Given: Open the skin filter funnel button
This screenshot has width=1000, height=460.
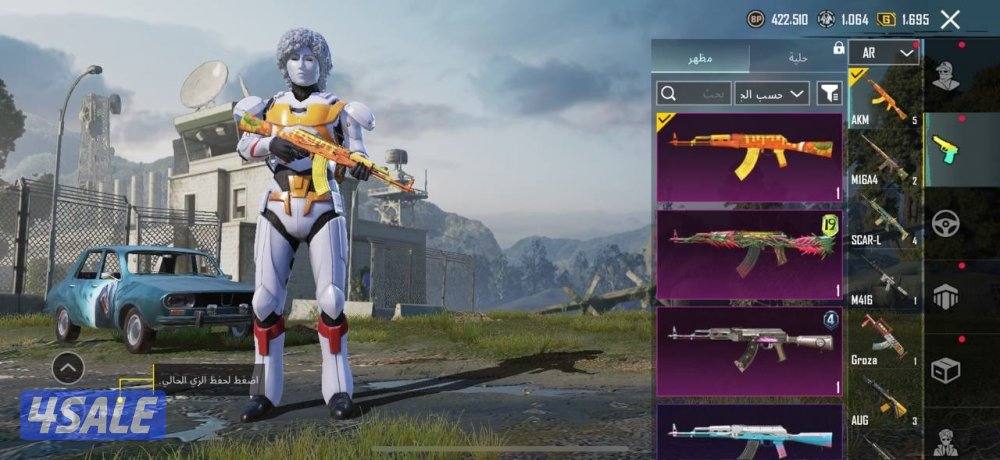Looking at the screenshot, I should point(829,93).
